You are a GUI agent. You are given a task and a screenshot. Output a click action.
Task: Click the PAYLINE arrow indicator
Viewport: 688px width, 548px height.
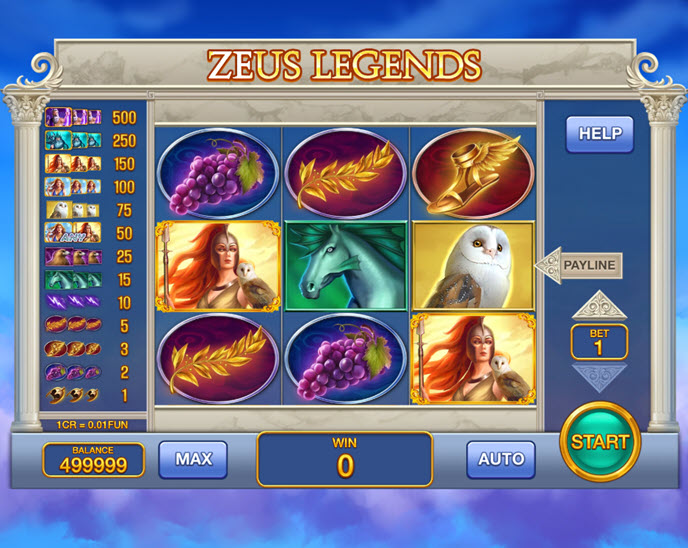coord(580,265)
